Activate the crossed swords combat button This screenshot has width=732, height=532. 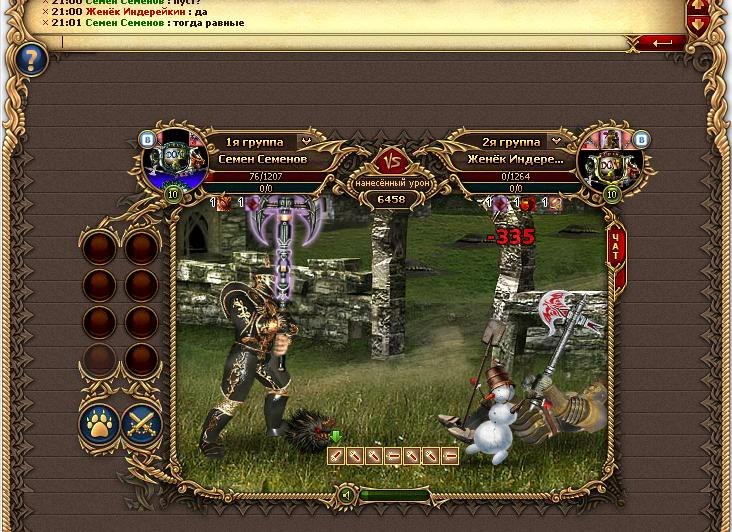(142, 425)
